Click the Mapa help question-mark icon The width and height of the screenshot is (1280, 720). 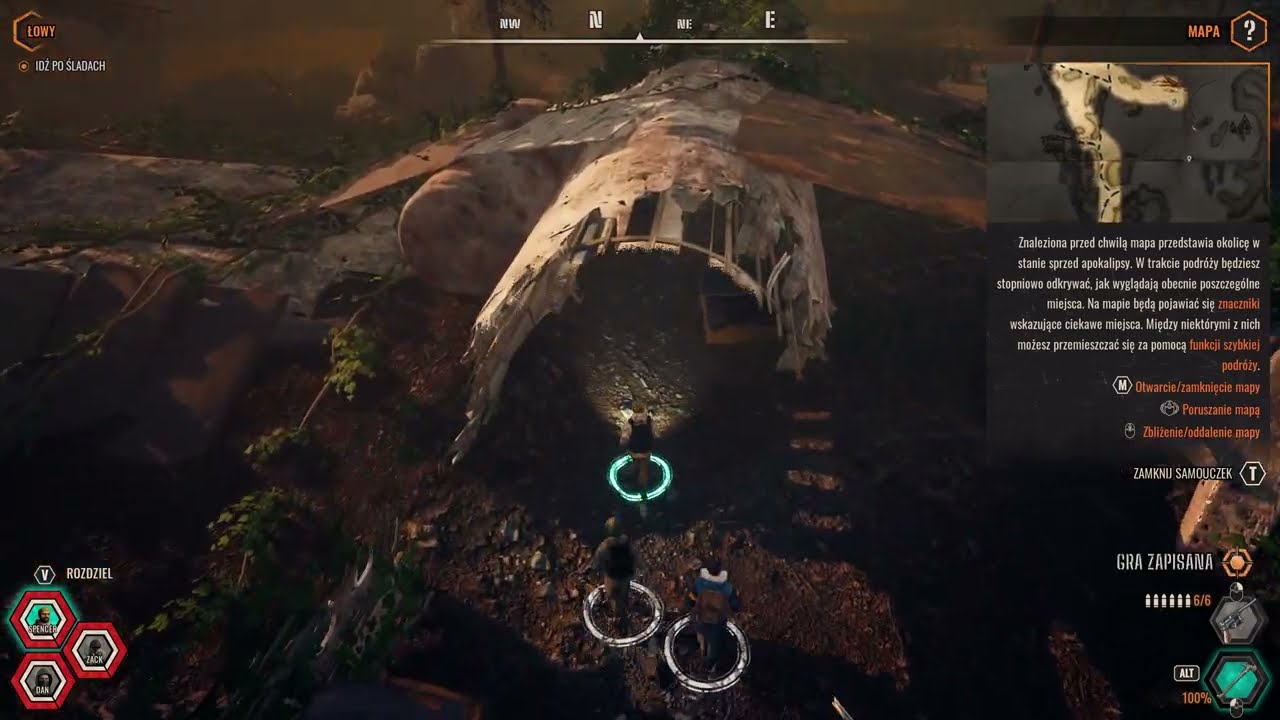[x=1248, y=31]
